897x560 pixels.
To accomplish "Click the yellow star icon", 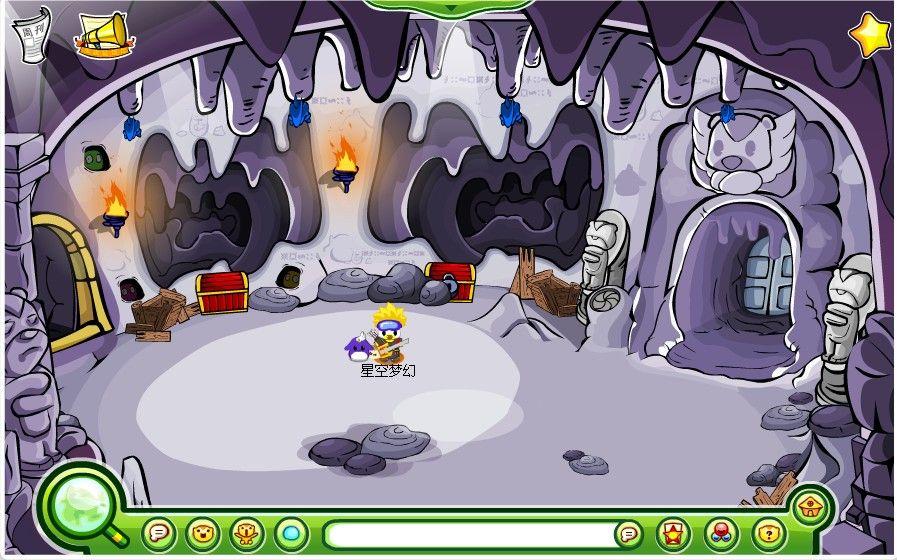I will click(869, 33).
